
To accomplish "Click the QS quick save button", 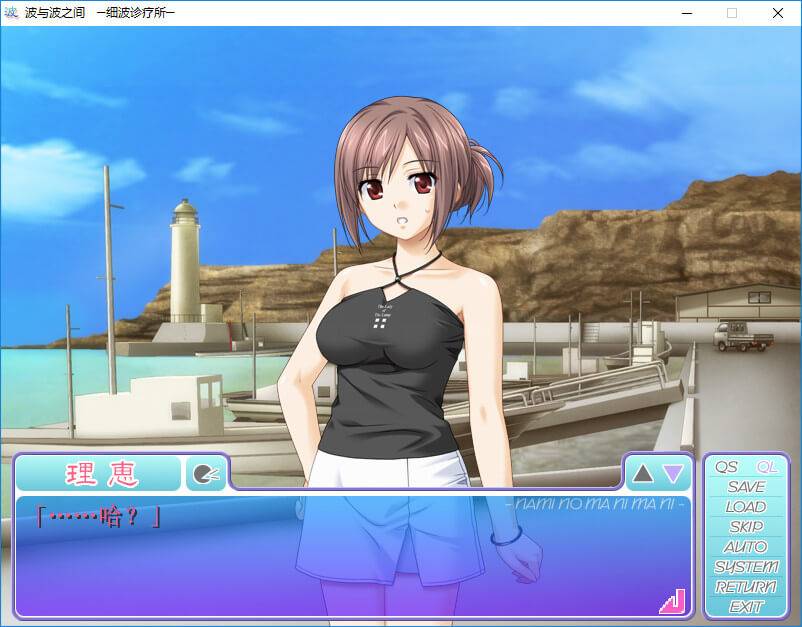I will click(726, 467).
